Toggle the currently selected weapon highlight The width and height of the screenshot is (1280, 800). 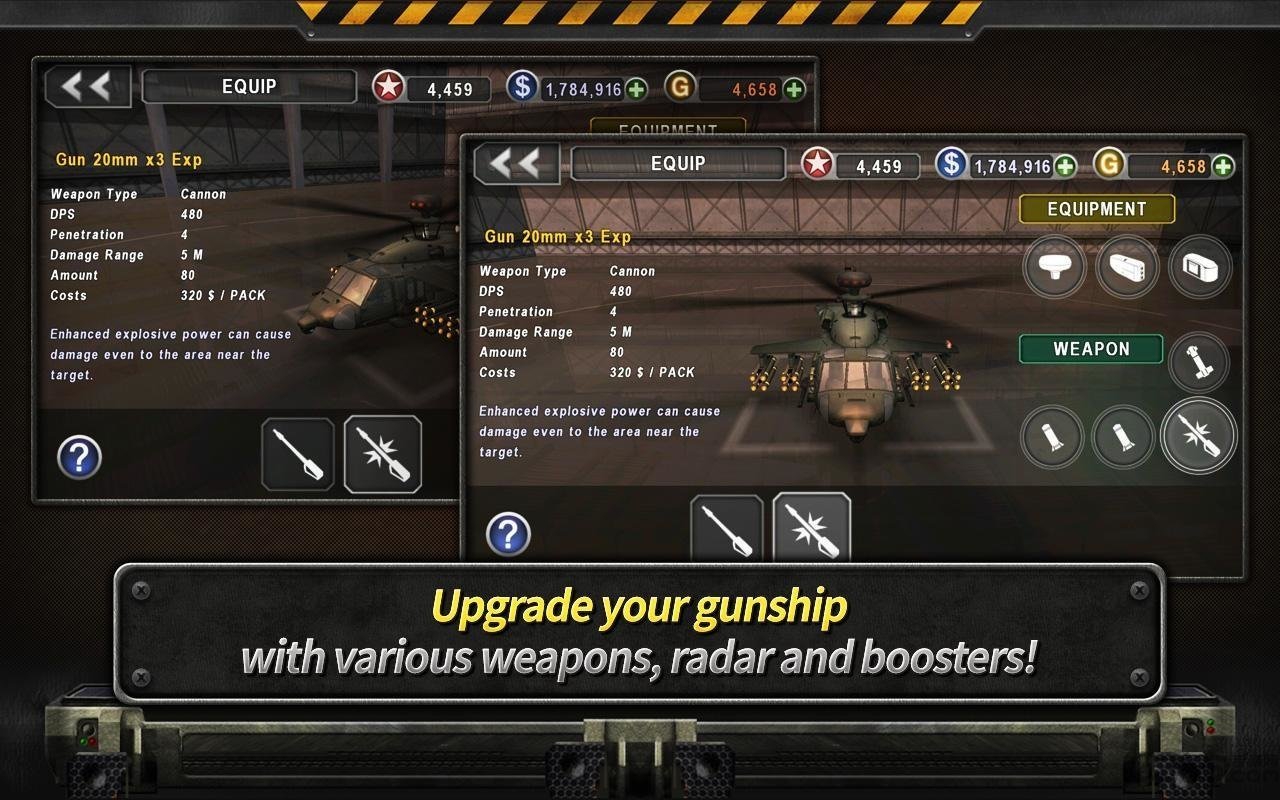coord(1199,437)
